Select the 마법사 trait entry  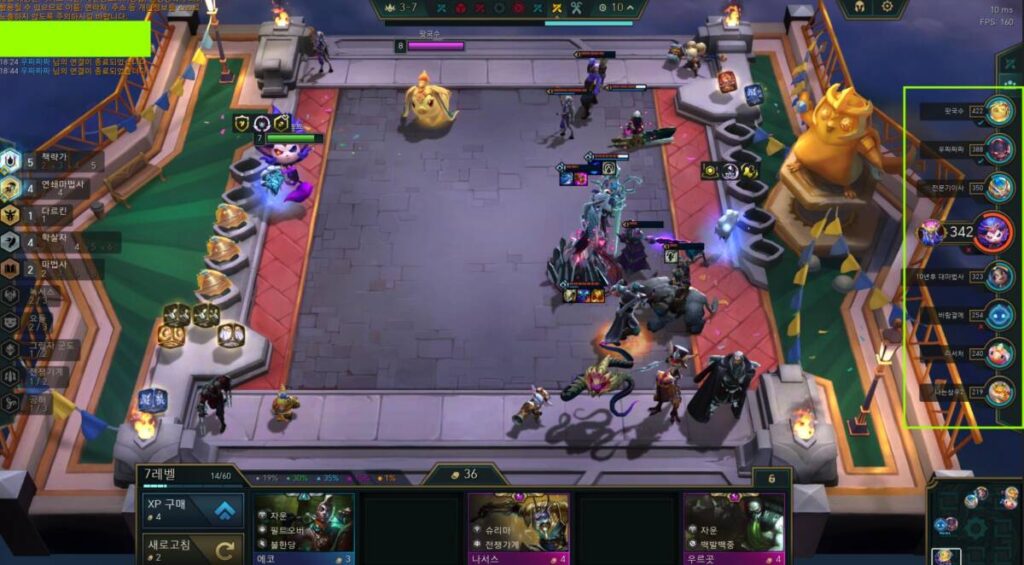[50, 268]
